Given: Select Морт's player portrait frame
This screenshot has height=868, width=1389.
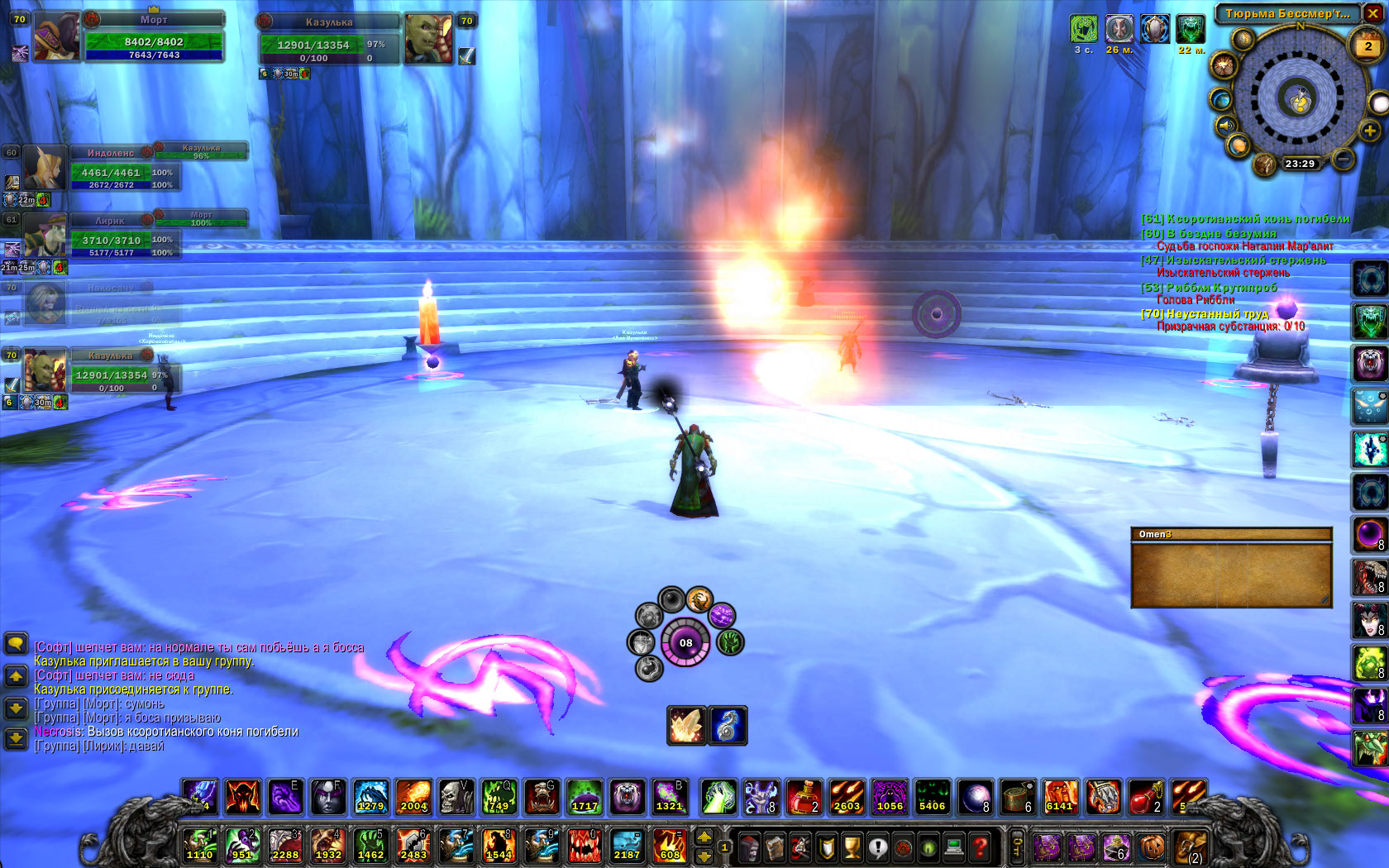Looking at the screenshot, I should click(58, 37).
